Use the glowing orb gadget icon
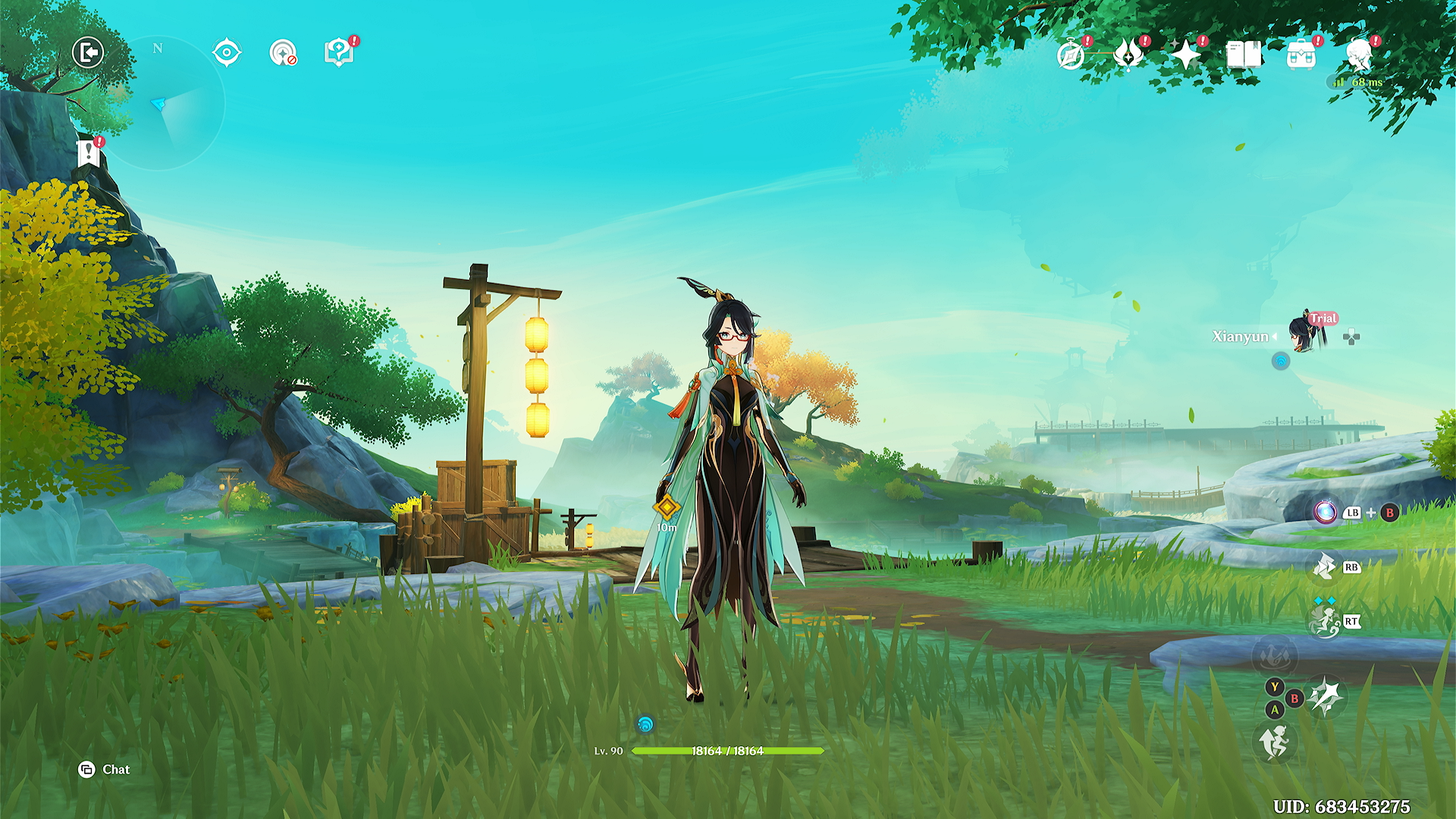 tap(1325, 513)
